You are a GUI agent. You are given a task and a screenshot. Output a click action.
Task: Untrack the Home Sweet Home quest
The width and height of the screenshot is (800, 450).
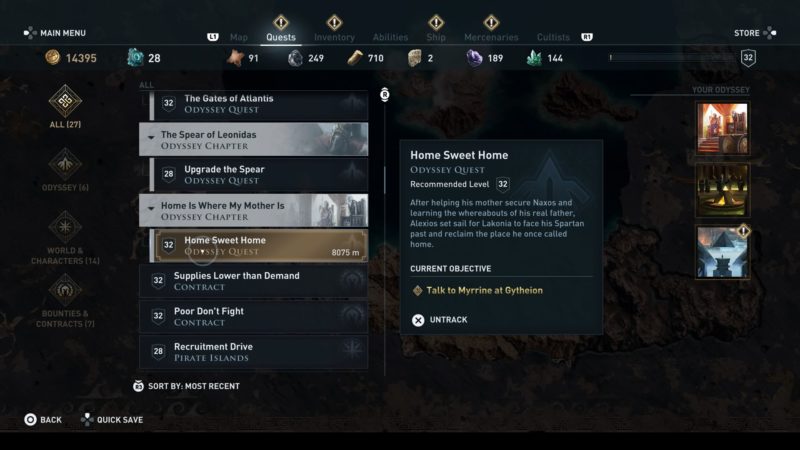click(439, 320)
